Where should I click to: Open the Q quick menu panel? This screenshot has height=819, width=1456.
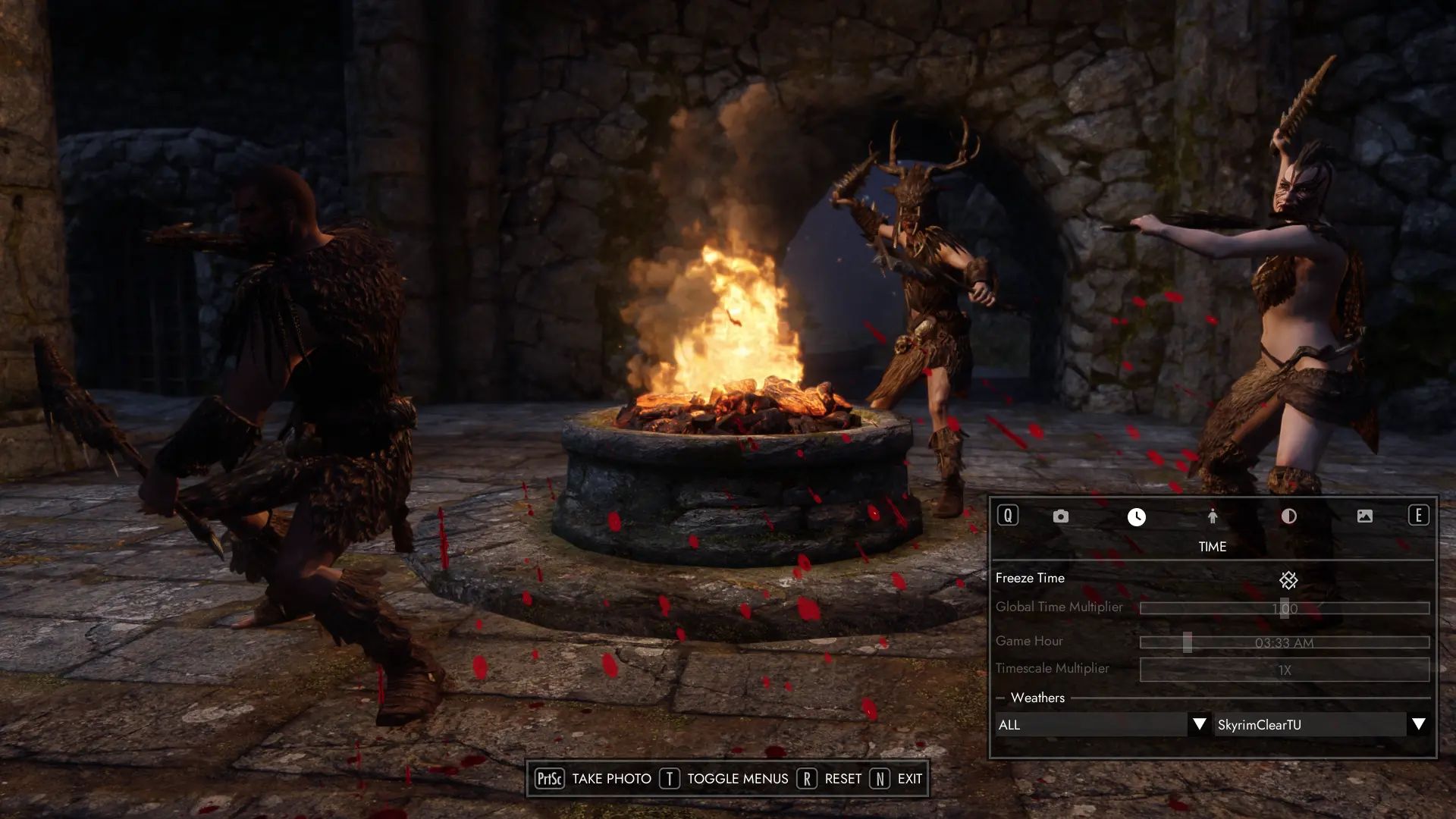(1009, 516)
